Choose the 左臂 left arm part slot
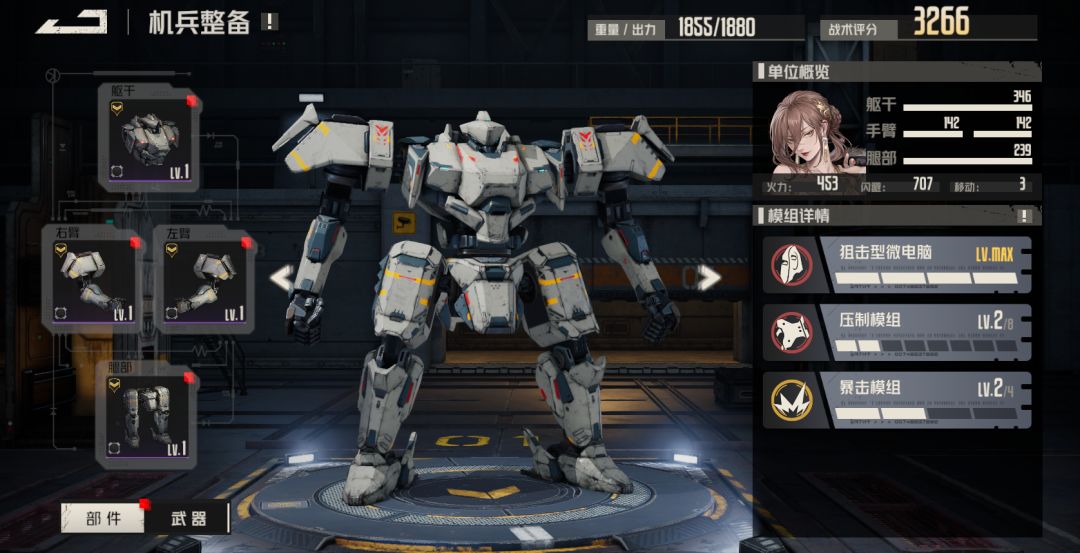 pyautogui.click(x=204, y=279)
